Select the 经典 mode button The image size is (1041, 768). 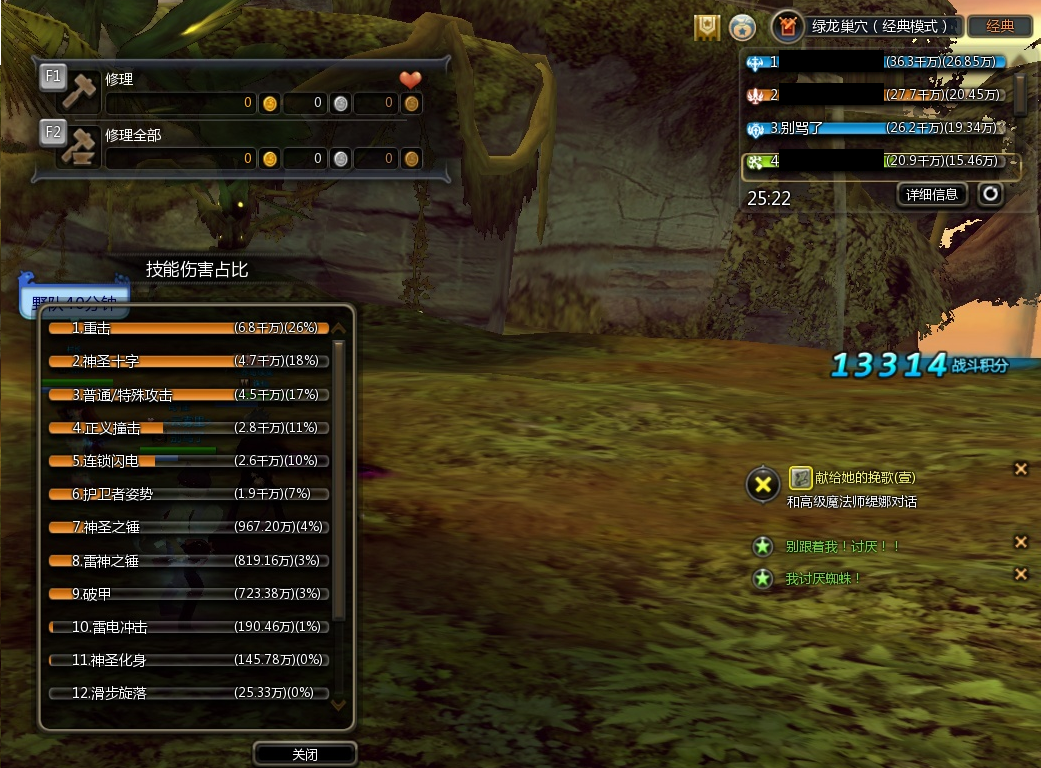pyautogui.click(x=1000, y=26)
